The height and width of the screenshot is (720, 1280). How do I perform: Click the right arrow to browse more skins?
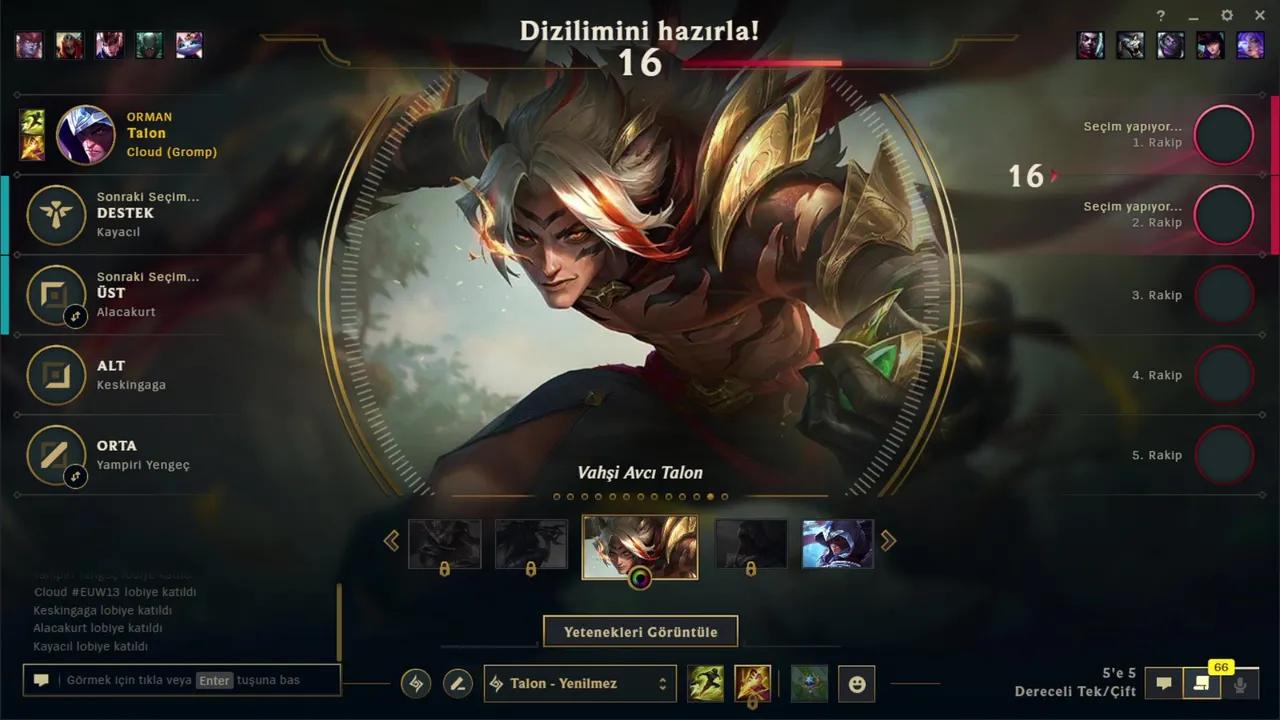pos(888,540)
